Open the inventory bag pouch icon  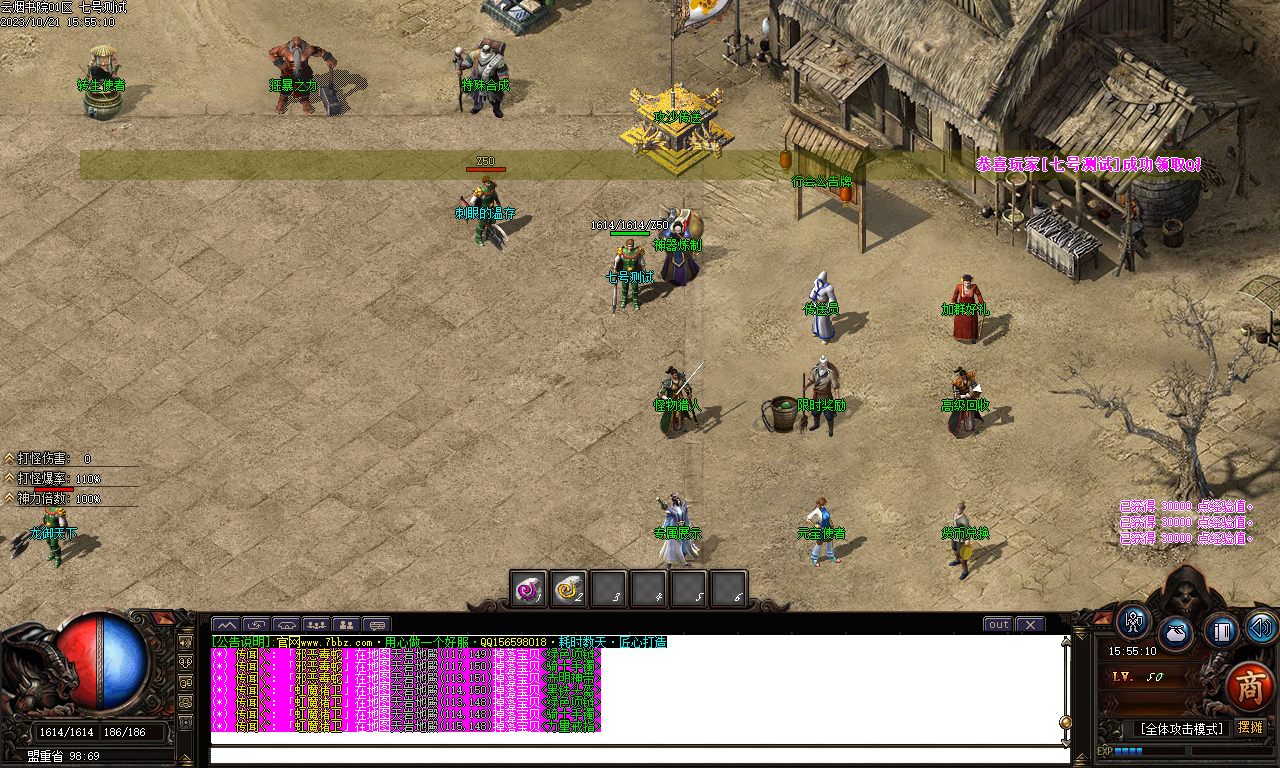pos(1175,633)
